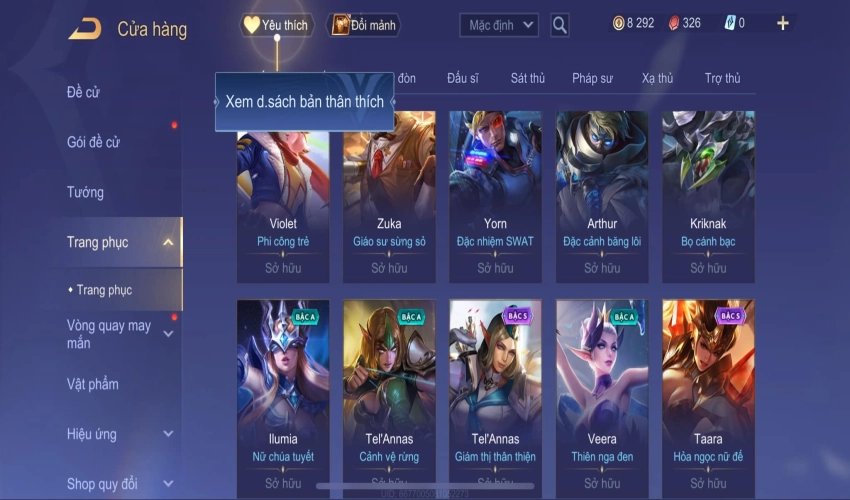Expand Vòng quay may mắn menu
This screenshot has width=850, height=500.
click(167, 334)
